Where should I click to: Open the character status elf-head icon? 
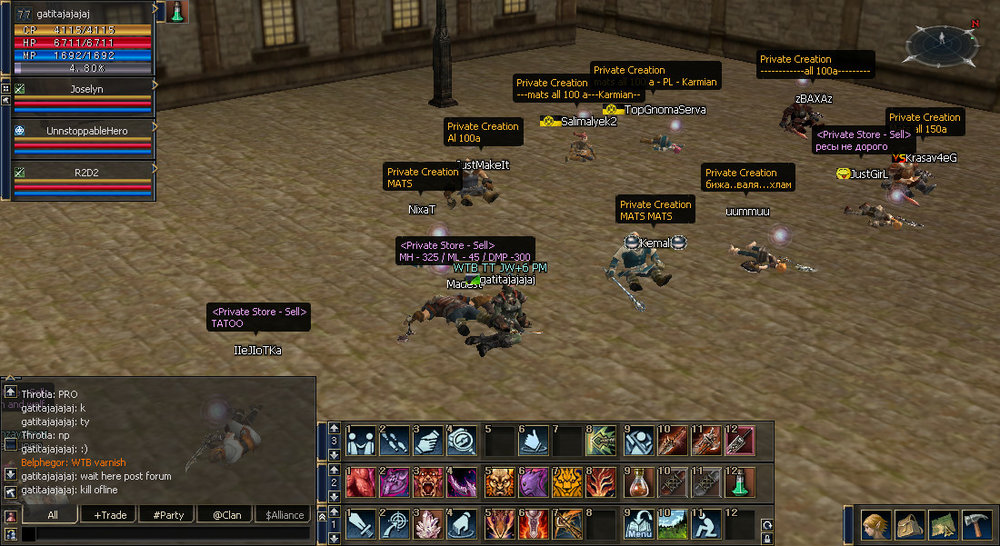tap(874, 523)
